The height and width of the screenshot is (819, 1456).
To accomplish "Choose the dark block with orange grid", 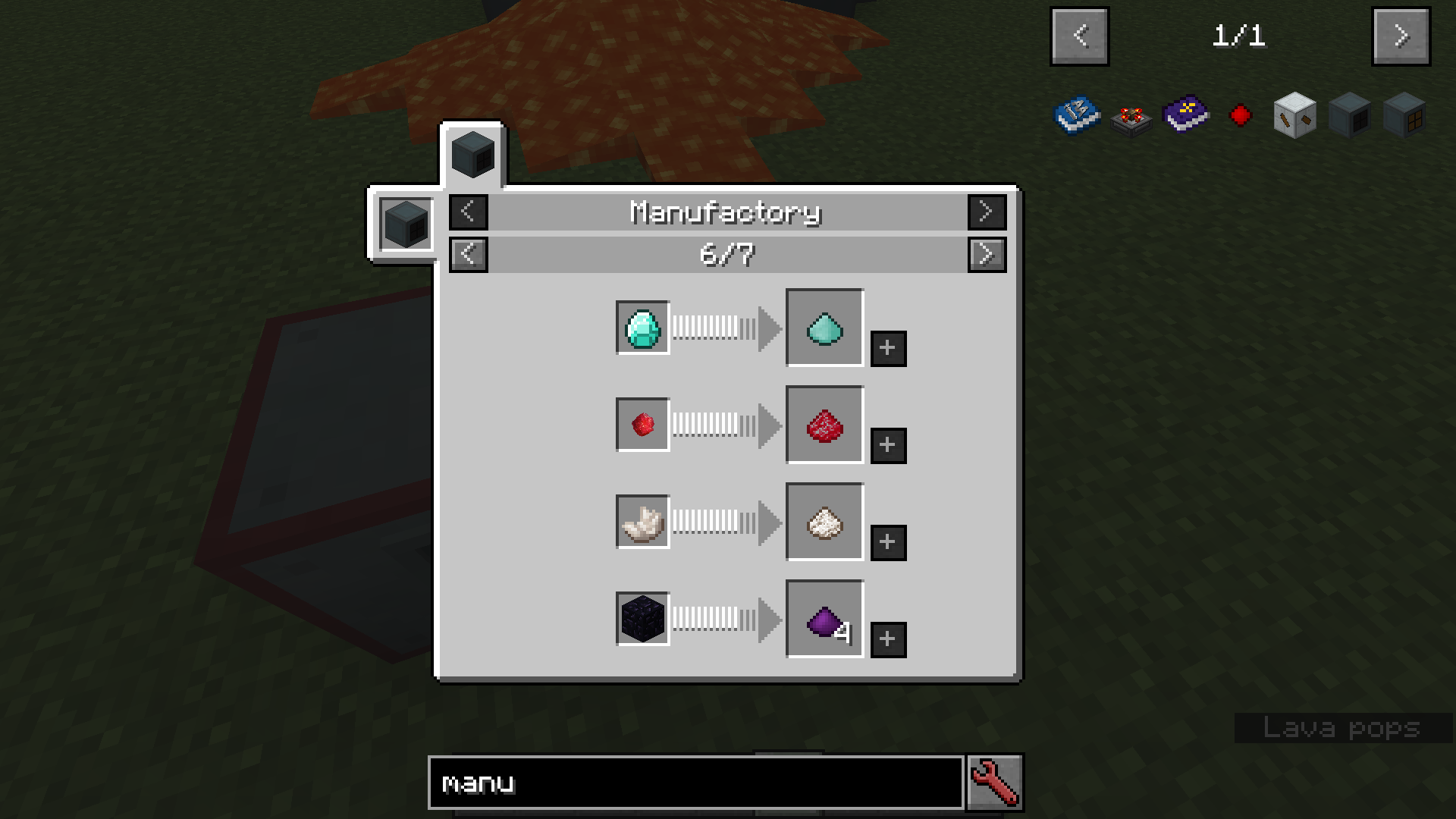I will pos(1404,115).
